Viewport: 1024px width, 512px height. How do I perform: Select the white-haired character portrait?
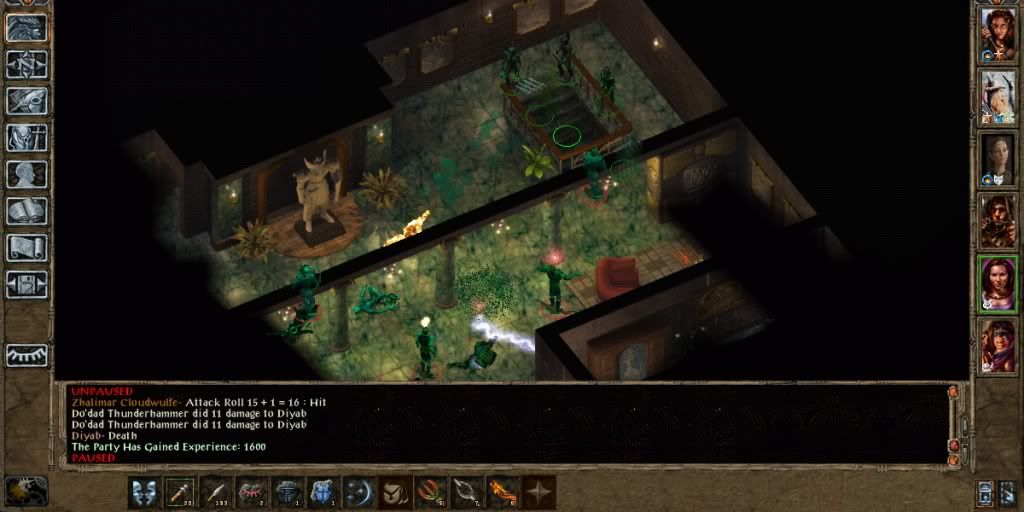[997, 96]
